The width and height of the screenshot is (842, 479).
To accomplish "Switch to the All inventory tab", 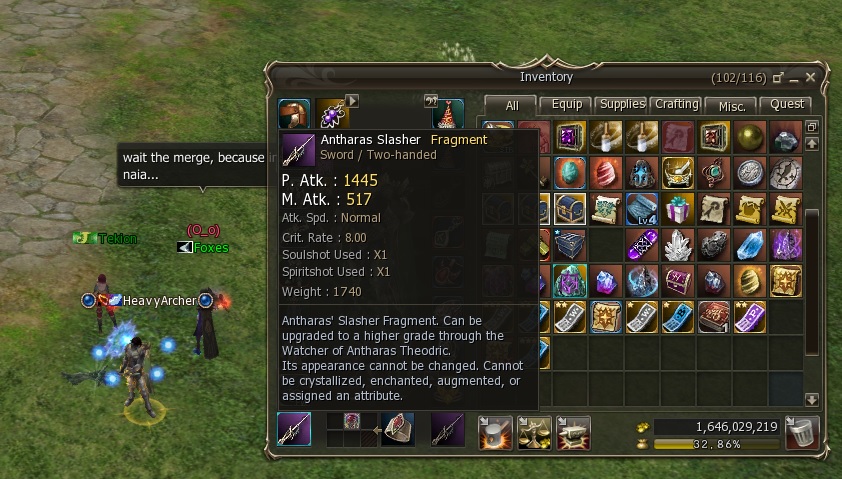I will (x=511, y=105).
